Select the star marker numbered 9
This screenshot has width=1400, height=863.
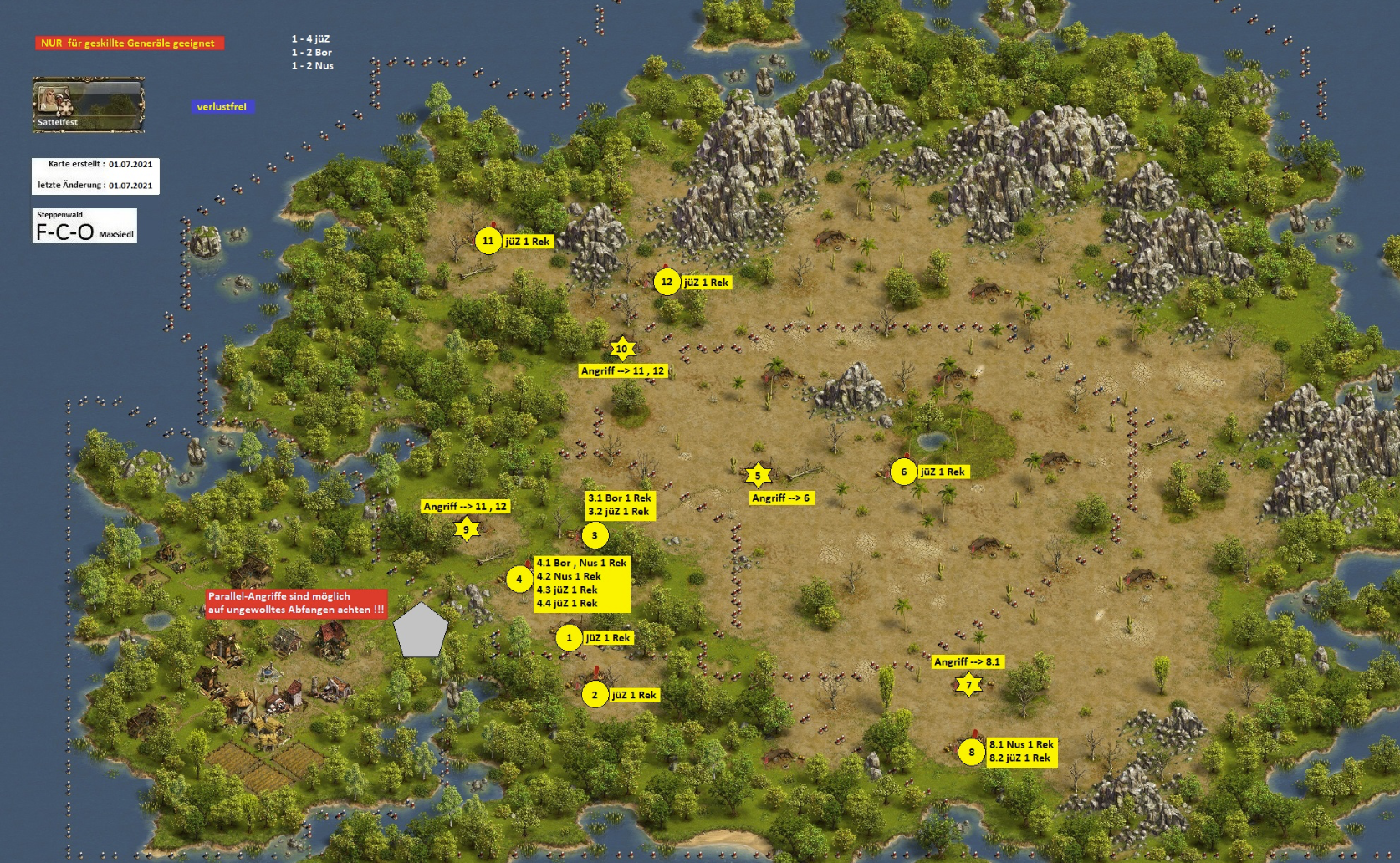point(466,529)
